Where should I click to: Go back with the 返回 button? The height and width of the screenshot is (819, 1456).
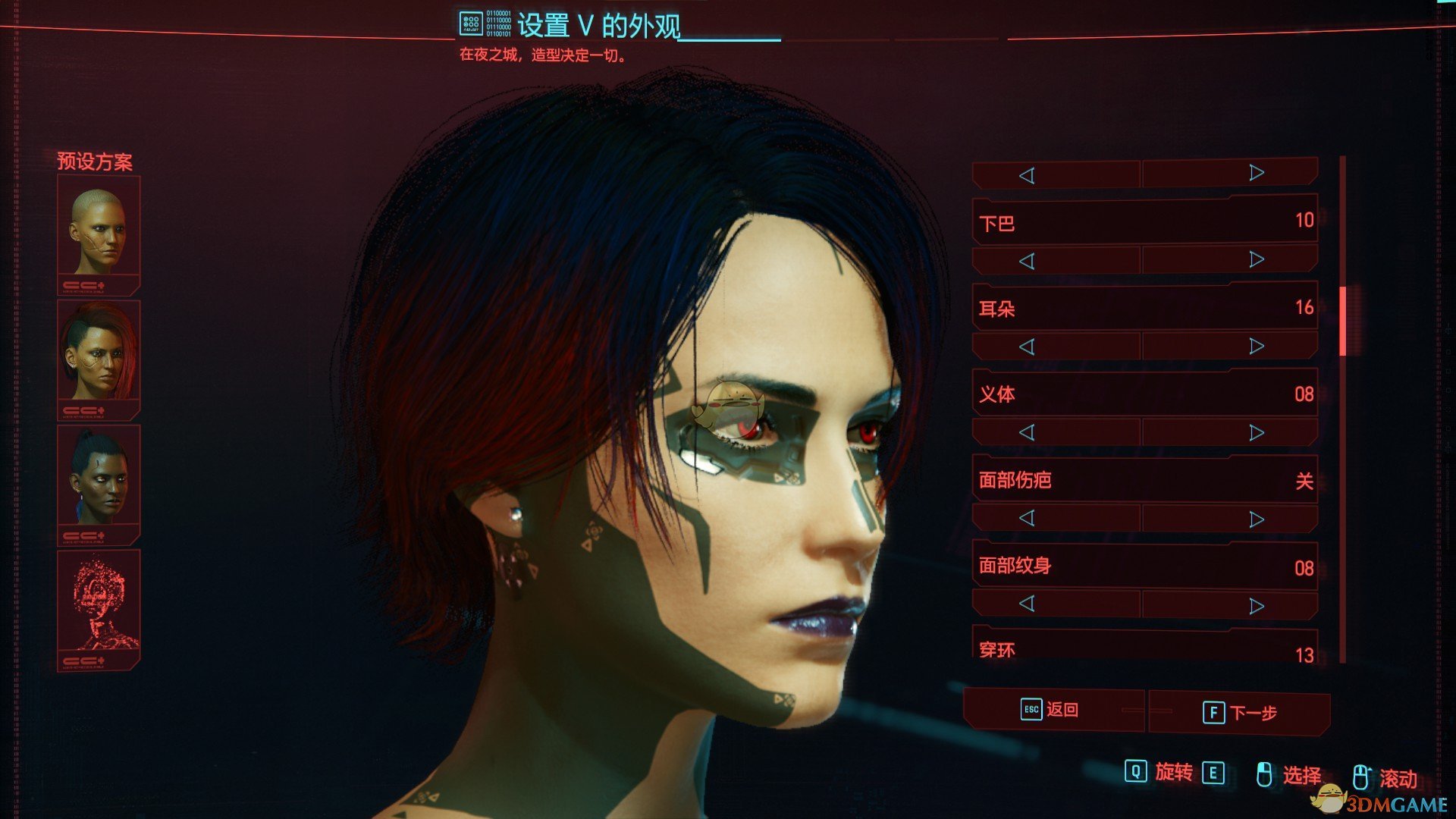pos(1053,710)
